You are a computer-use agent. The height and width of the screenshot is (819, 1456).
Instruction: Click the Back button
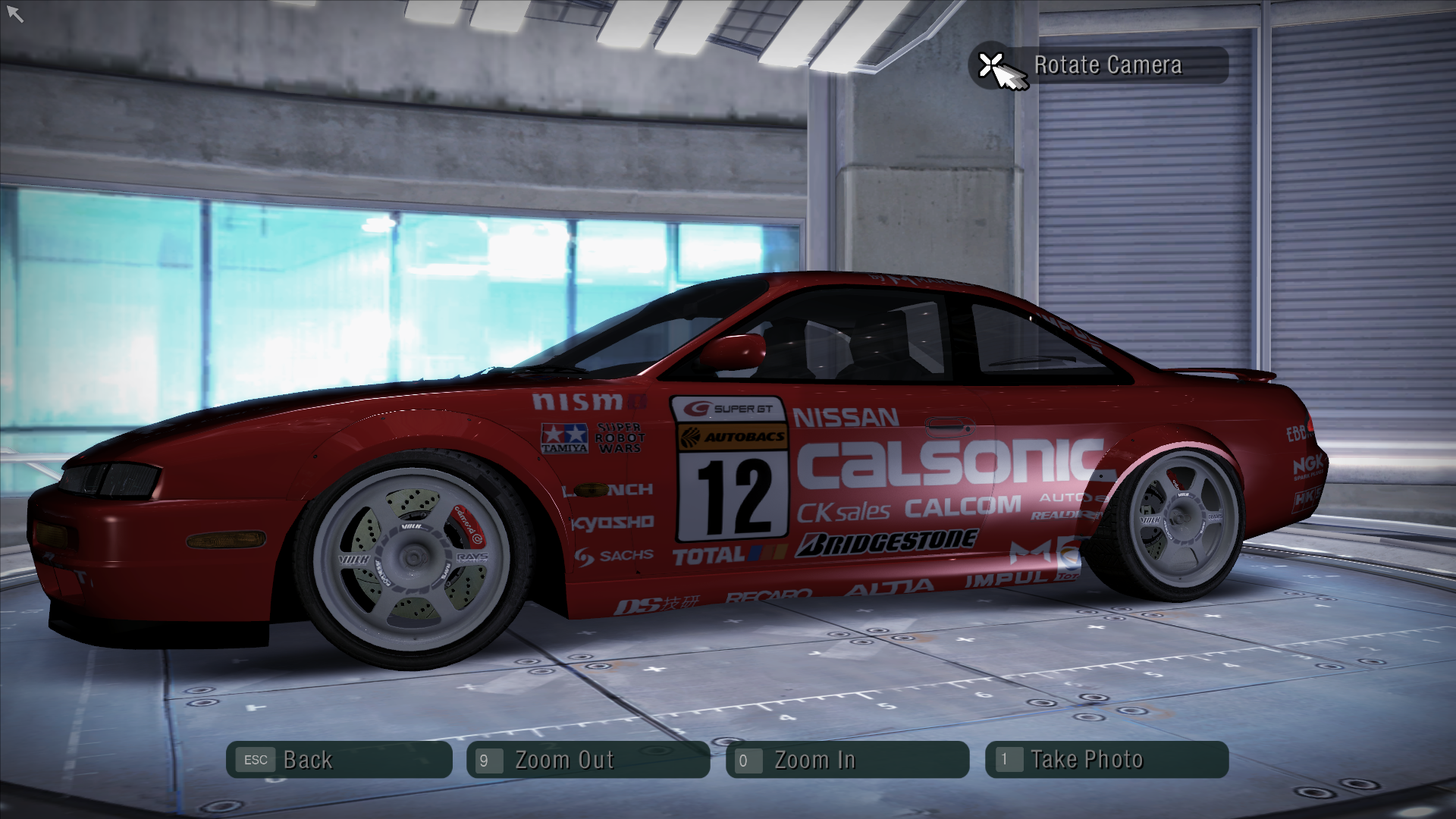tap(339, 760)
